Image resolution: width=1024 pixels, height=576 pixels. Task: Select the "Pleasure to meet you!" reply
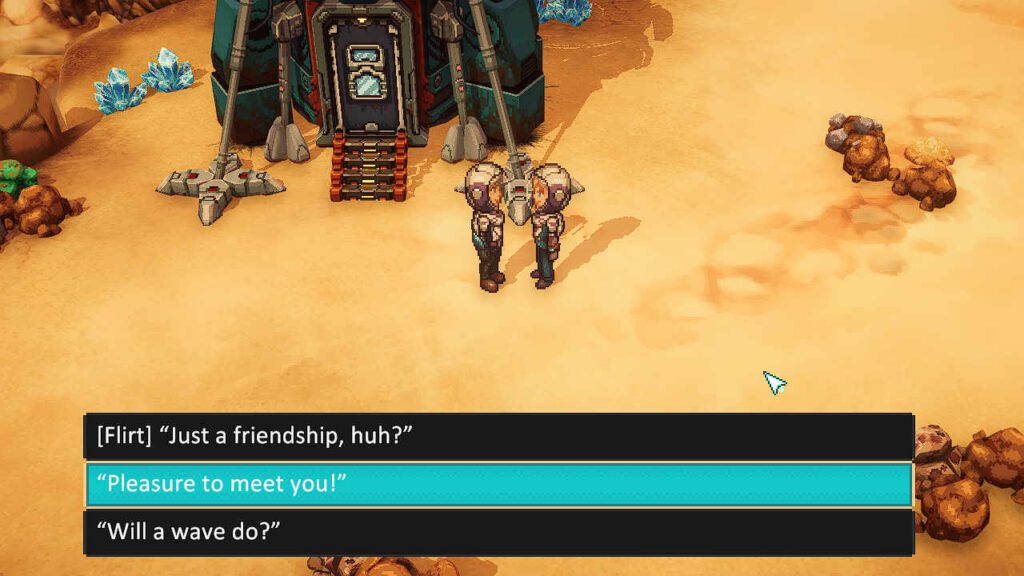click(498, 484)
